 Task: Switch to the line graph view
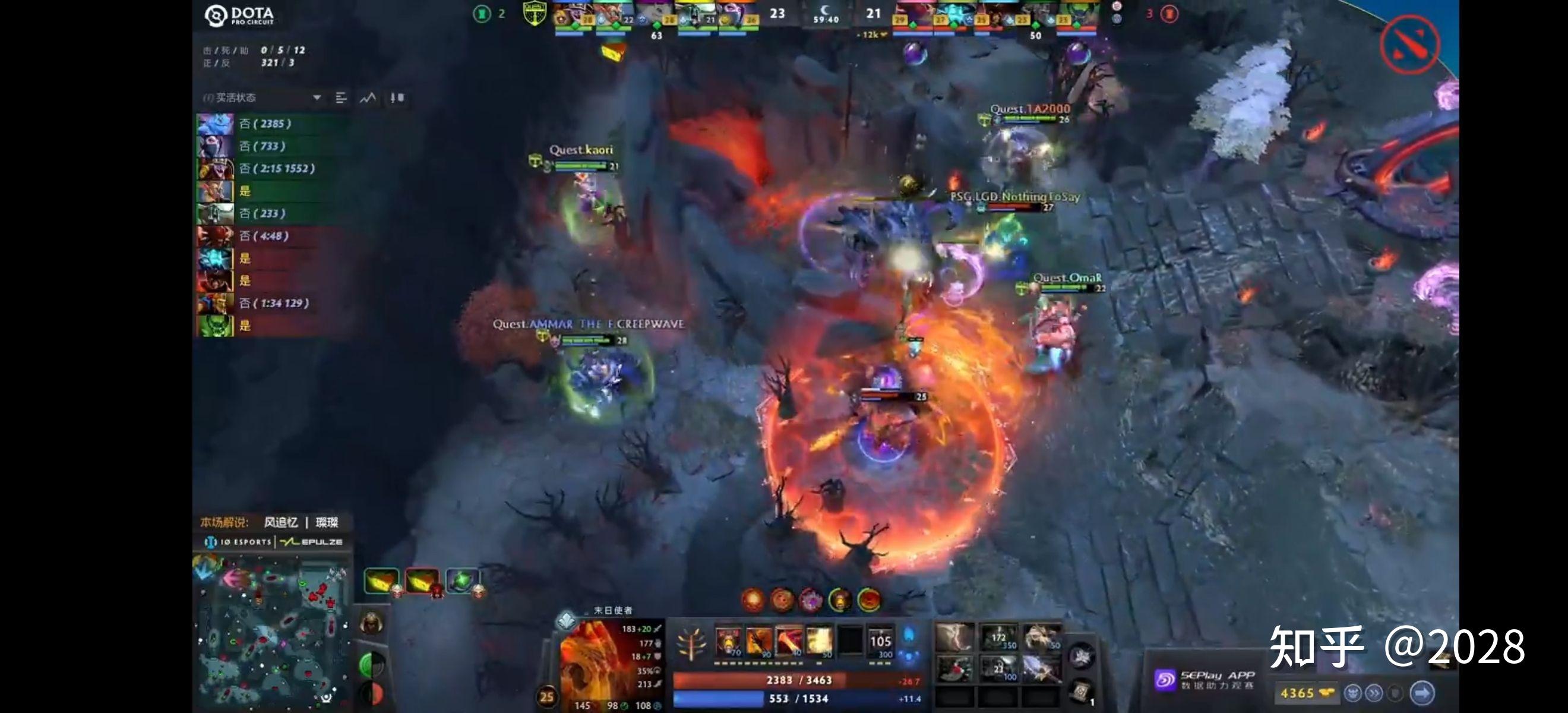coord(368,97)
